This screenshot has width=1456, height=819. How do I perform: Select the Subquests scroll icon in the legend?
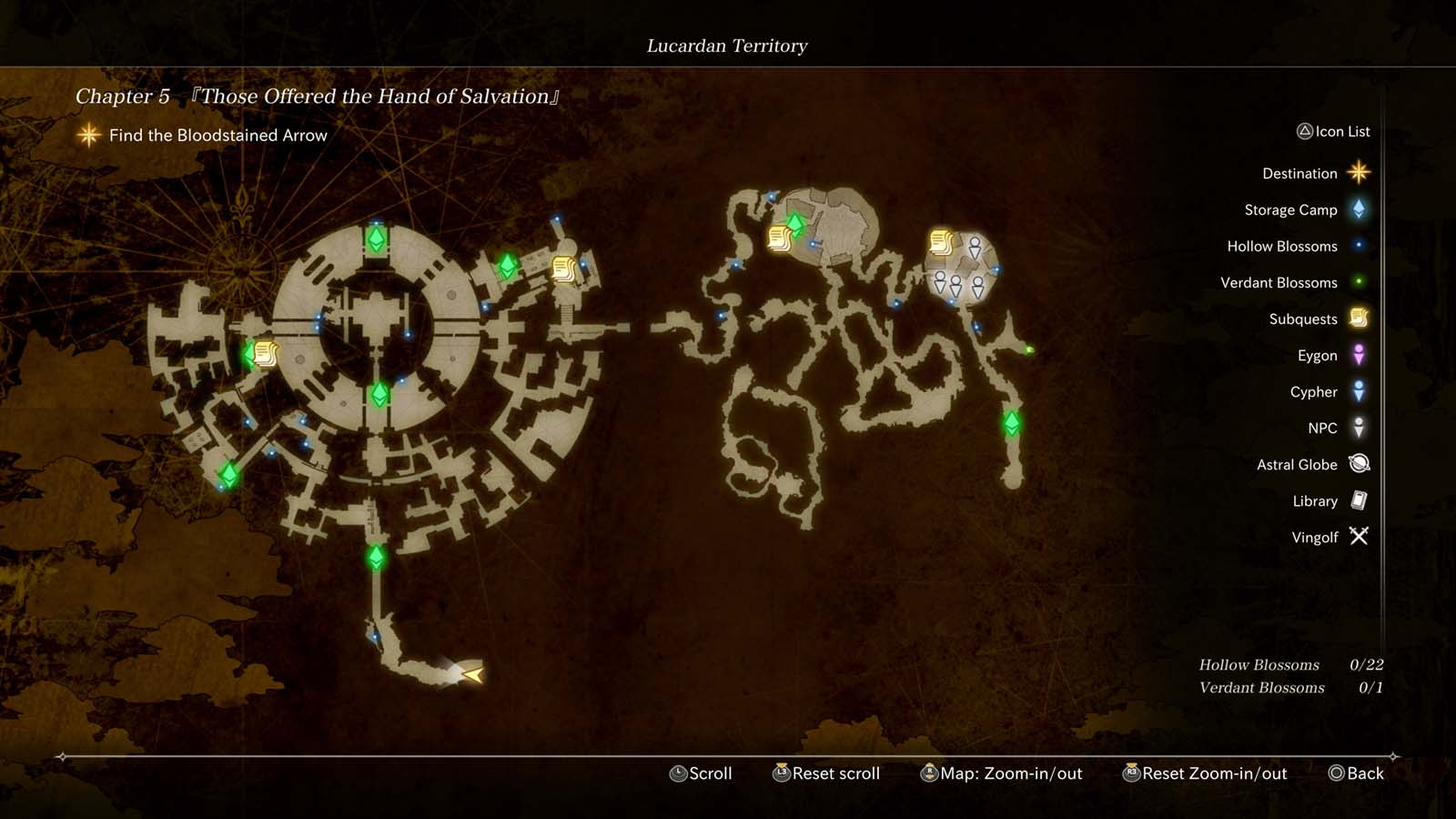[1357, 318]
